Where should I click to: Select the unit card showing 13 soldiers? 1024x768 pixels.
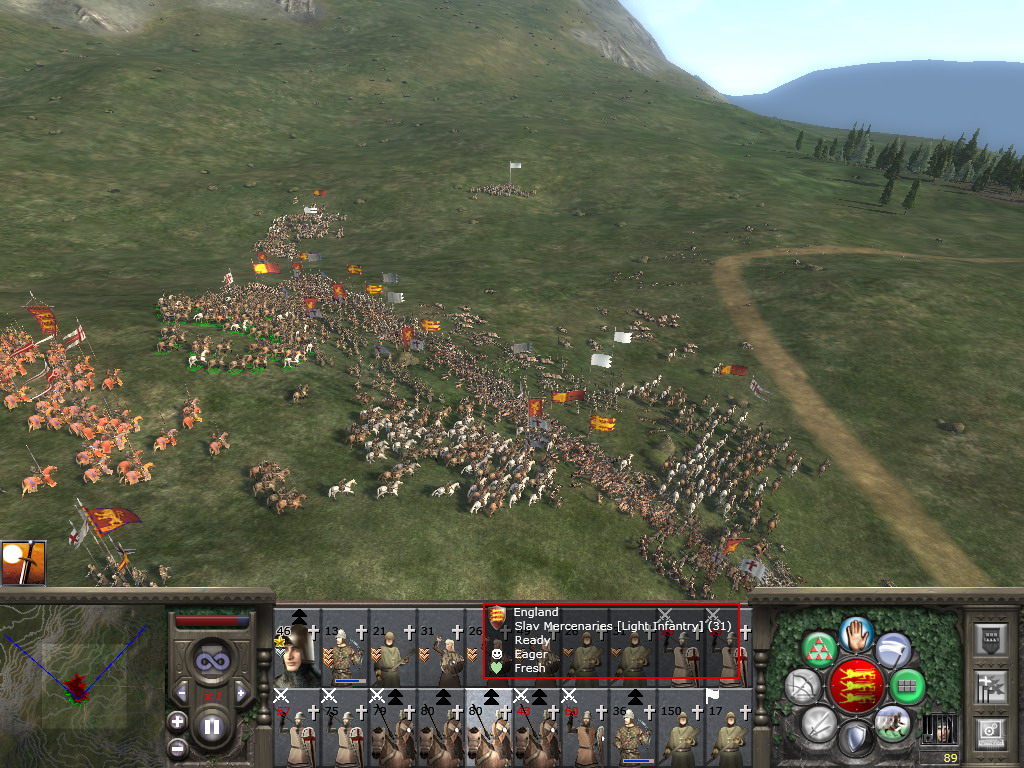(x=344, y=652)
